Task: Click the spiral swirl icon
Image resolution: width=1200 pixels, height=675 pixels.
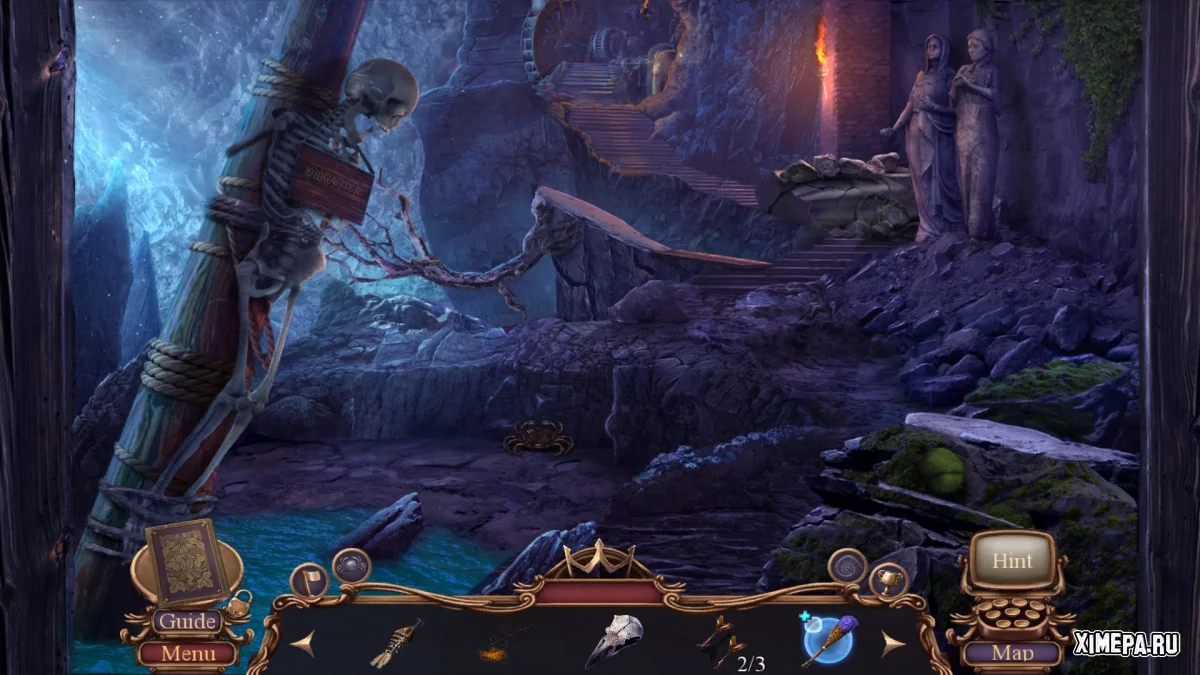Action: click(x=847, y=566)
